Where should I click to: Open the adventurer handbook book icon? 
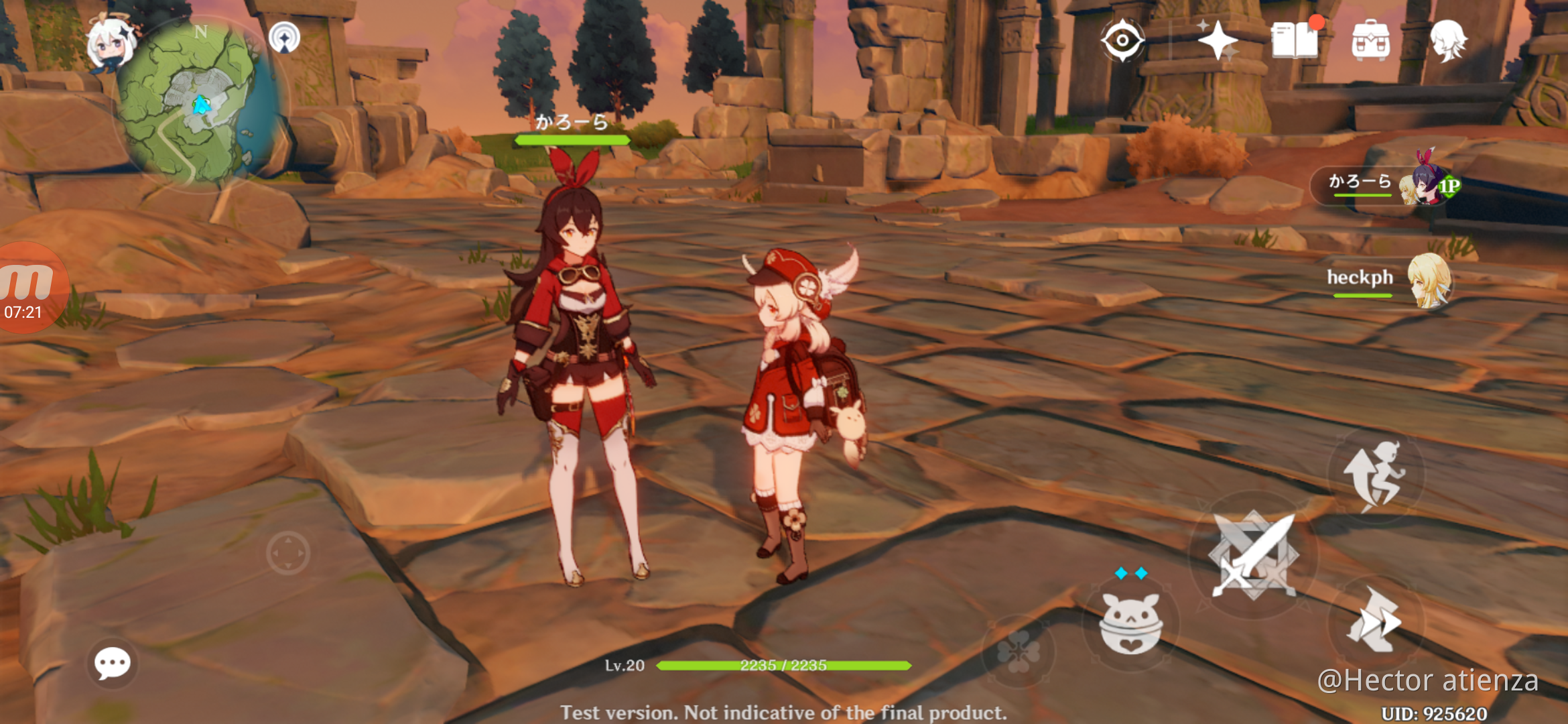tap(1295, 40)
